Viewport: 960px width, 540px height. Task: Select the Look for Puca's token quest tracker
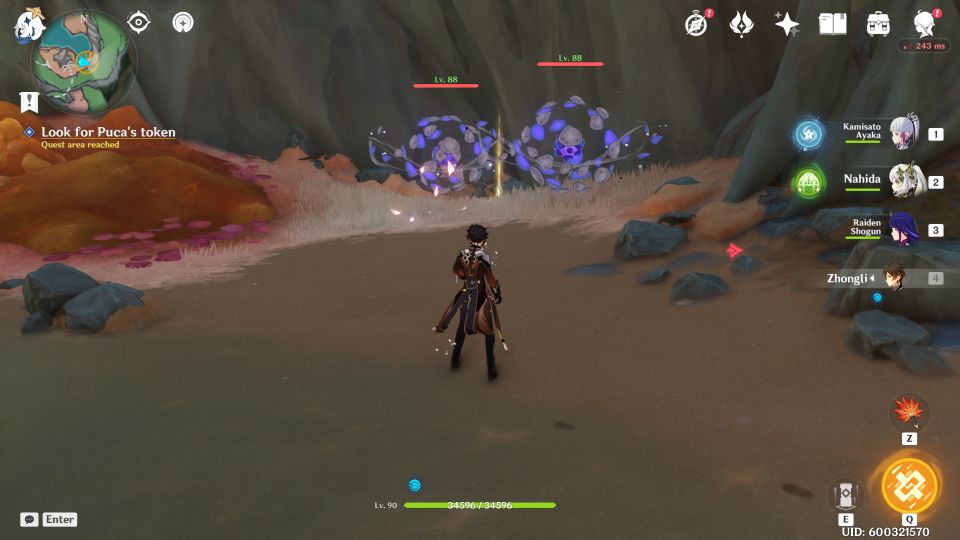click(108, 132)
